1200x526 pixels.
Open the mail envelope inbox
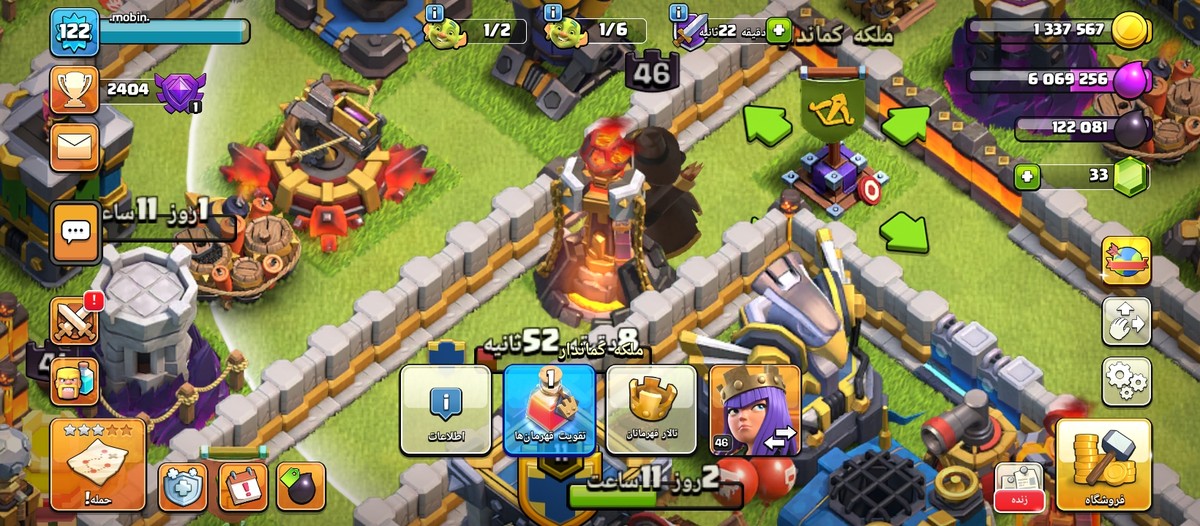point(75,146)
